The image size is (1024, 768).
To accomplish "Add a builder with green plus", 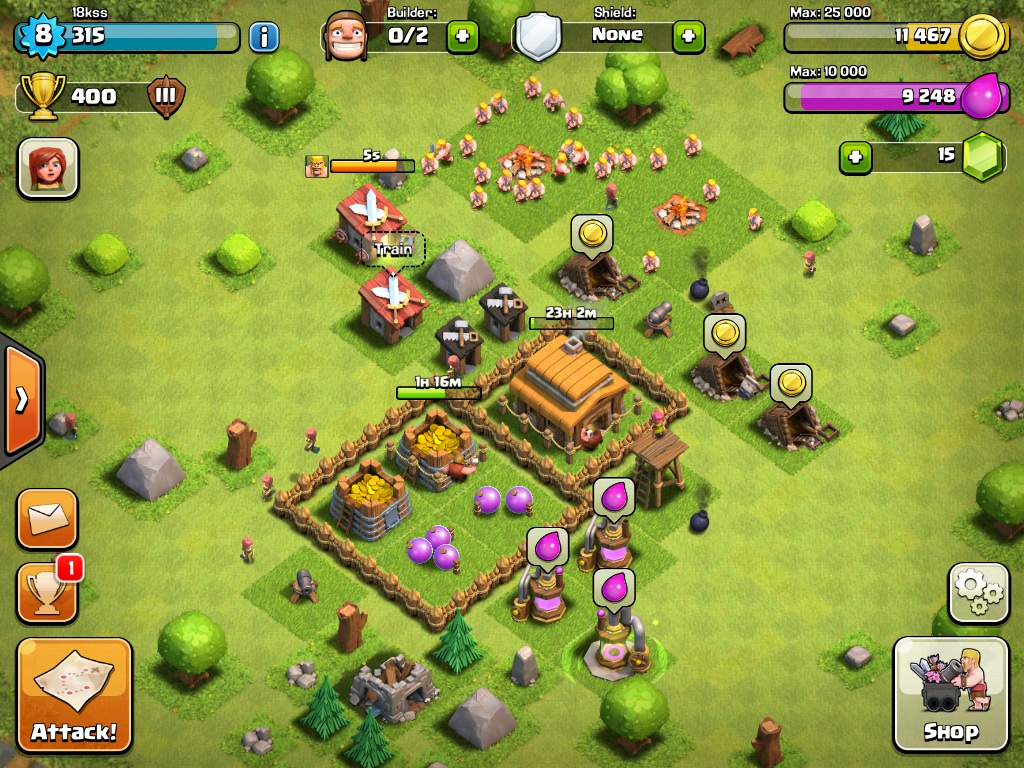I will tap(461, 37).
